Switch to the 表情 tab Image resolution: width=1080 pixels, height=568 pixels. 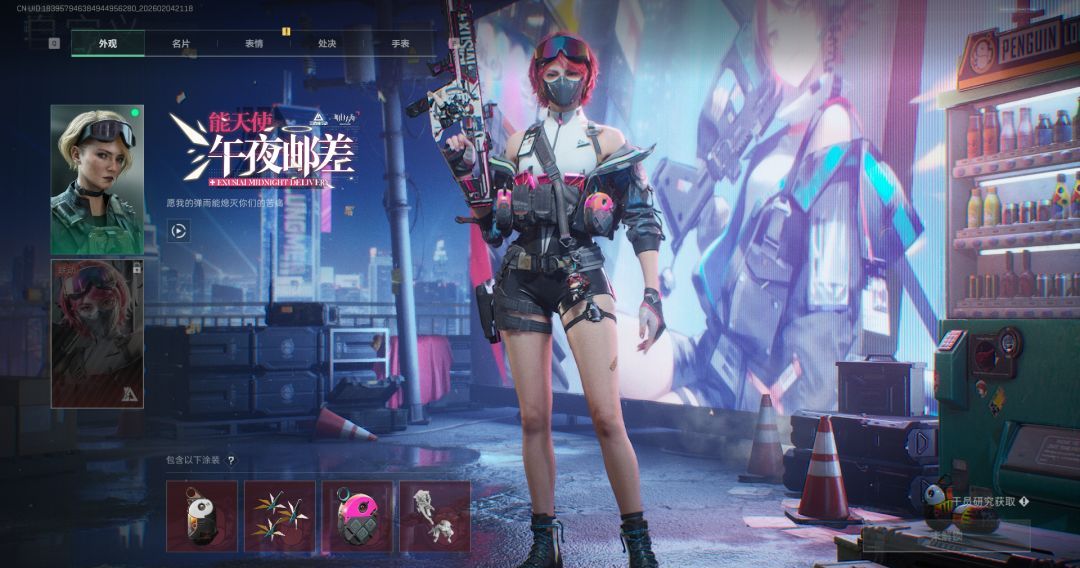pos(254,44)
